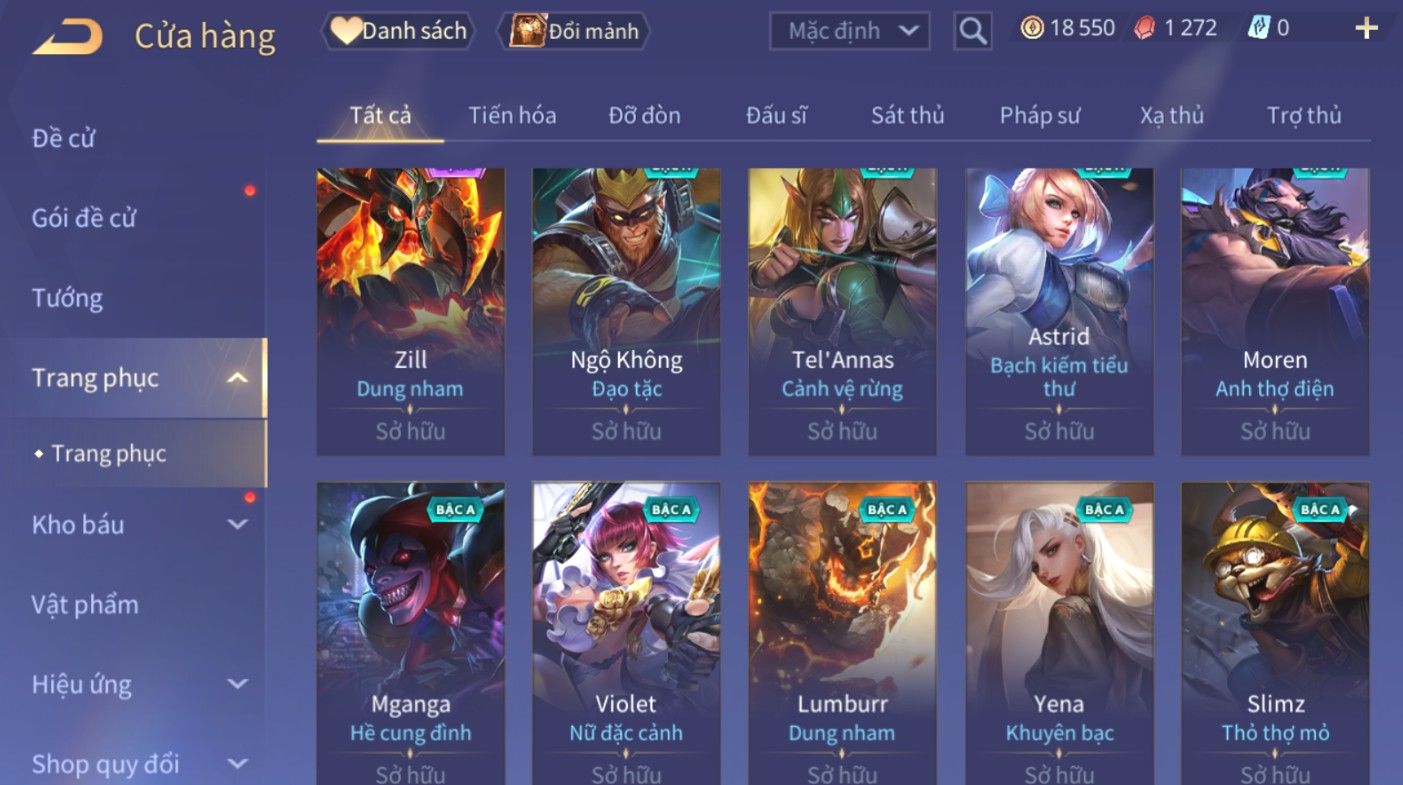Screen dimensions: 1403x785
Task: Select the Pháp sư tab
Action: click(1040, 115)
